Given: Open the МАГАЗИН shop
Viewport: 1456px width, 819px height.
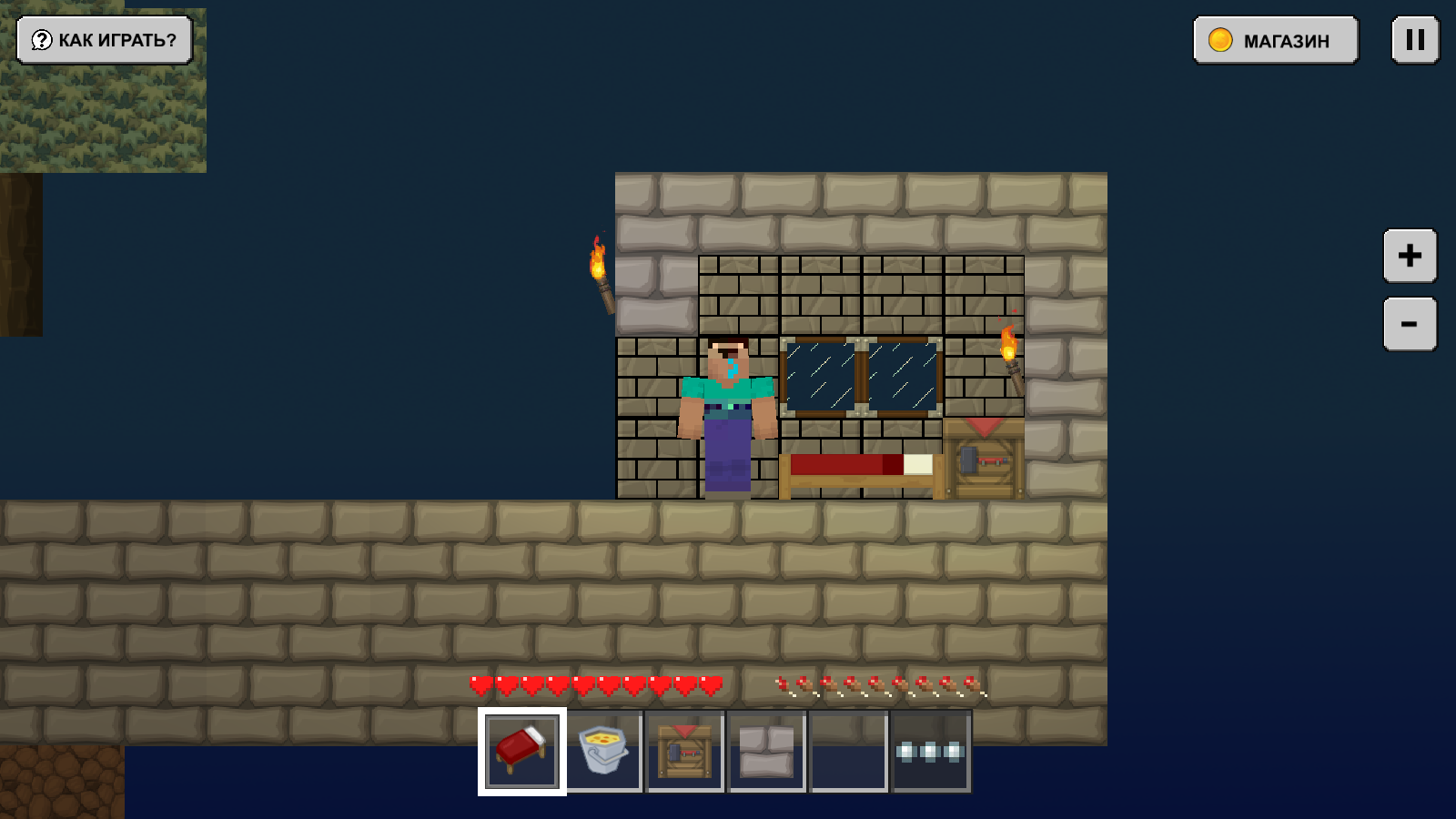Looking at the screenshot, I should [1276, 40].
